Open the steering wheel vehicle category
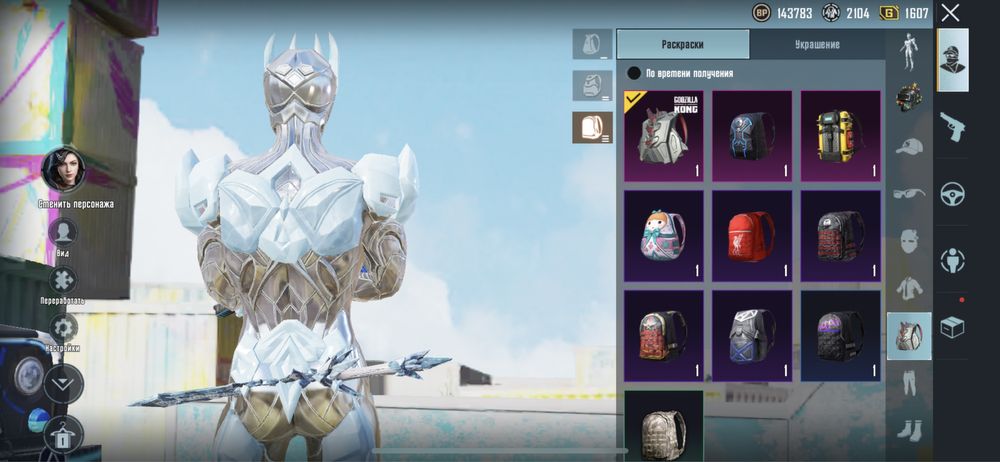This screenshot has height=462, width=1000. point(952,193)
